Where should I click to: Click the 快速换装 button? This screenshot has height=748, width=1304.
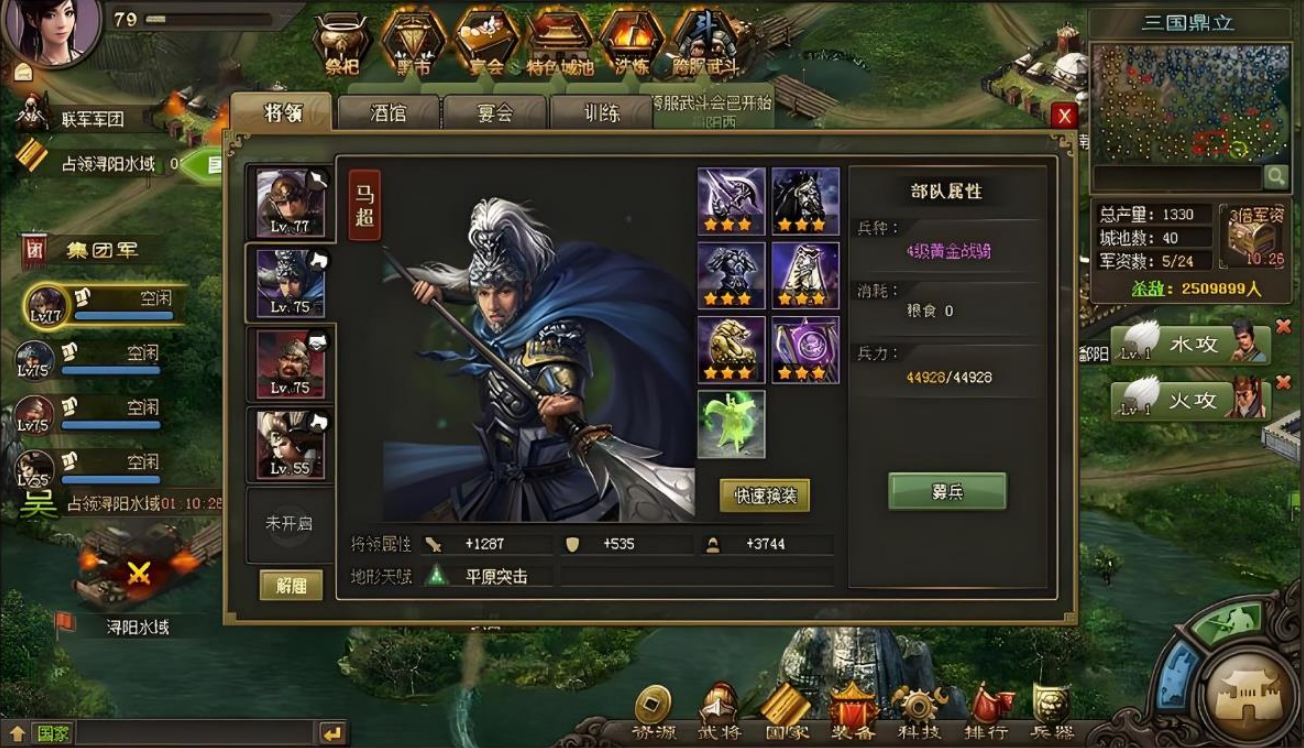click(765, 495)
